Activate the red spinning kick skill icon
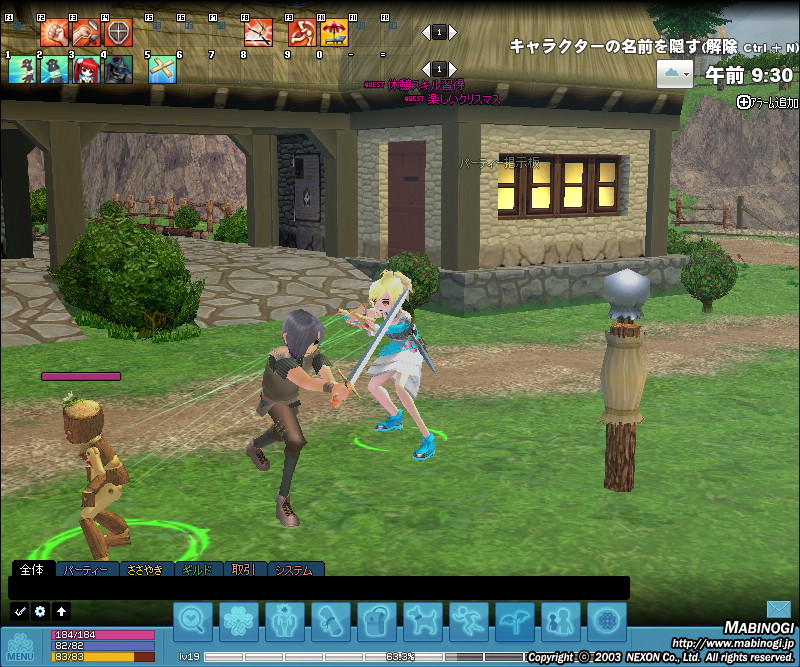The width and height of the screenshot is (800, 667). [x=302, y=33]
